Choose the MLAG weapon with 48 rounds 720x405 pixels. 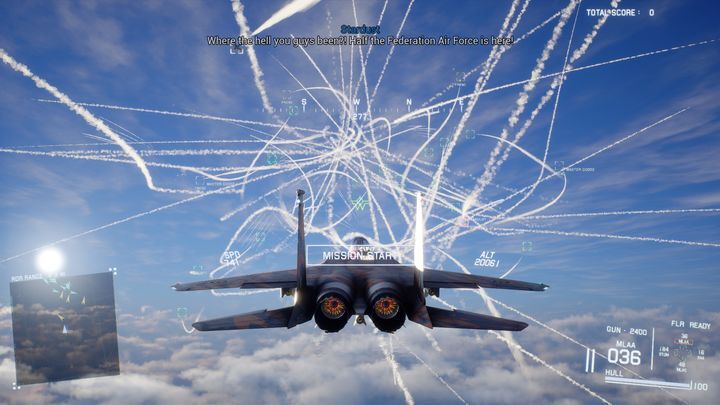coord(682,367)
